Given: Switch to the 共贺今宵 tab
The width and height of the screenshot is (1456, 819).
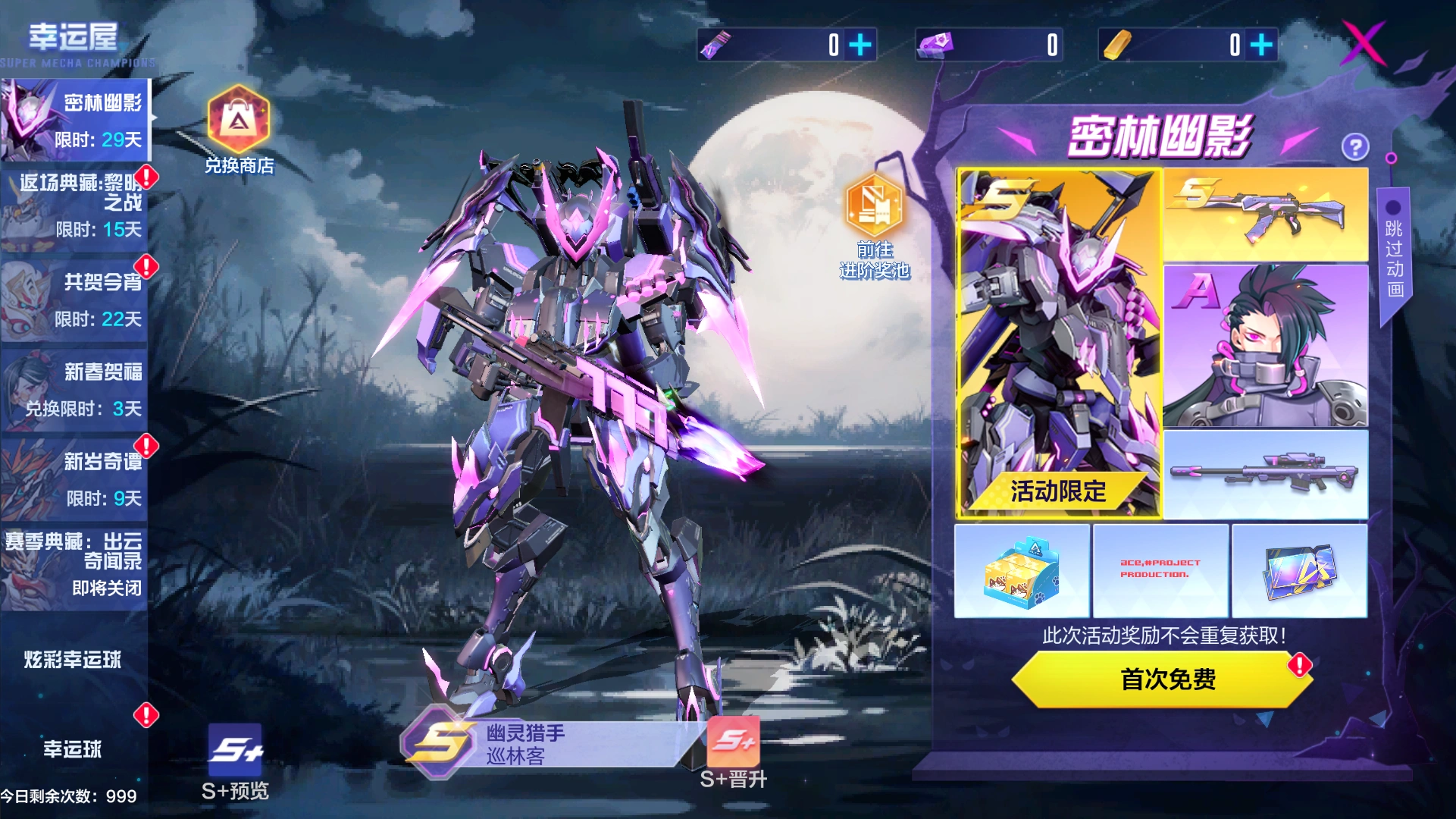Looking at the screenshot, I should click(x=76, y=300).
